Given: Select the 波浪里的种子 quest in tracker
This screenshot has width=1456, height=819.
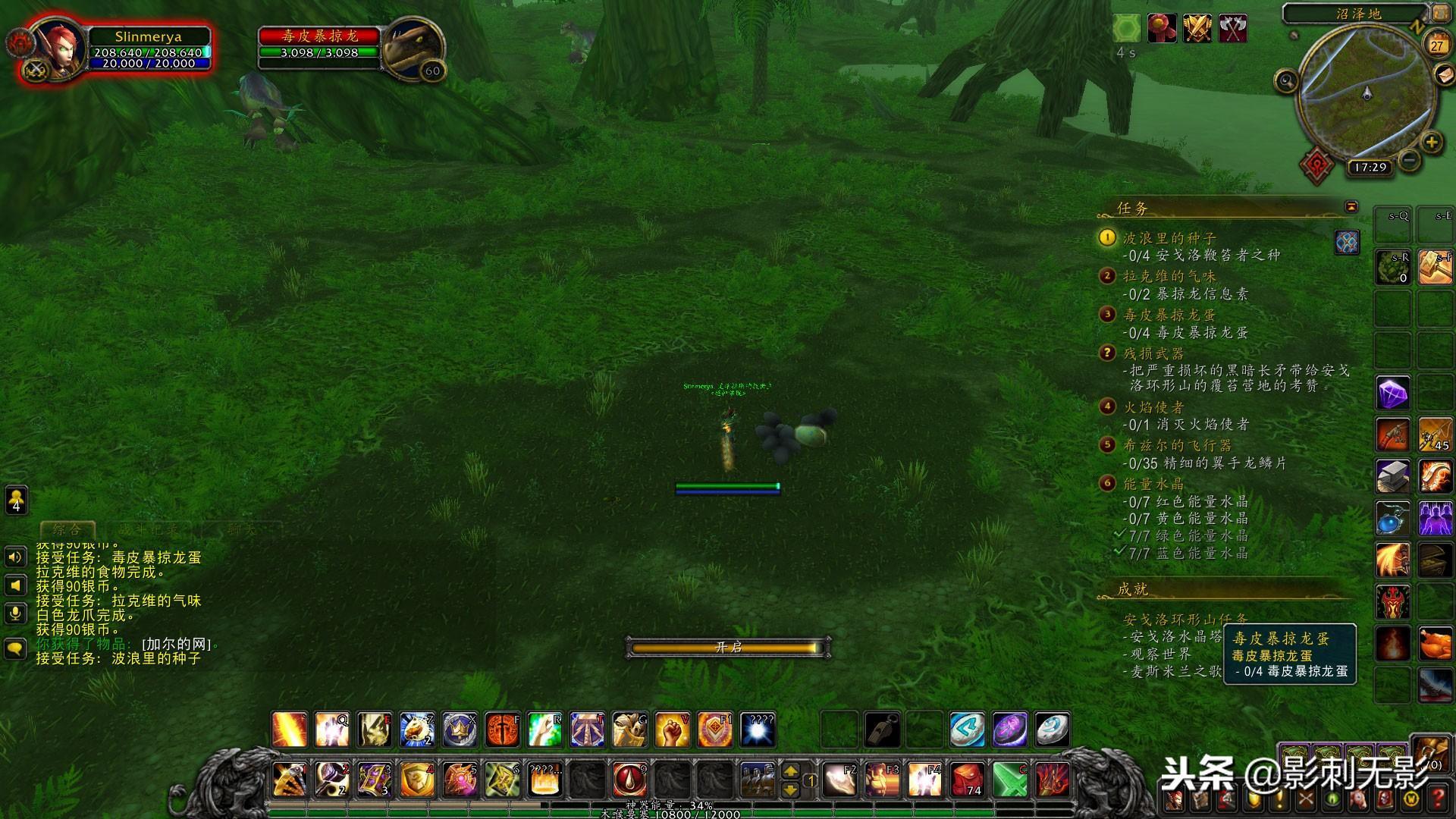Looking at the screenshot, I should (x=1169, y=238).
